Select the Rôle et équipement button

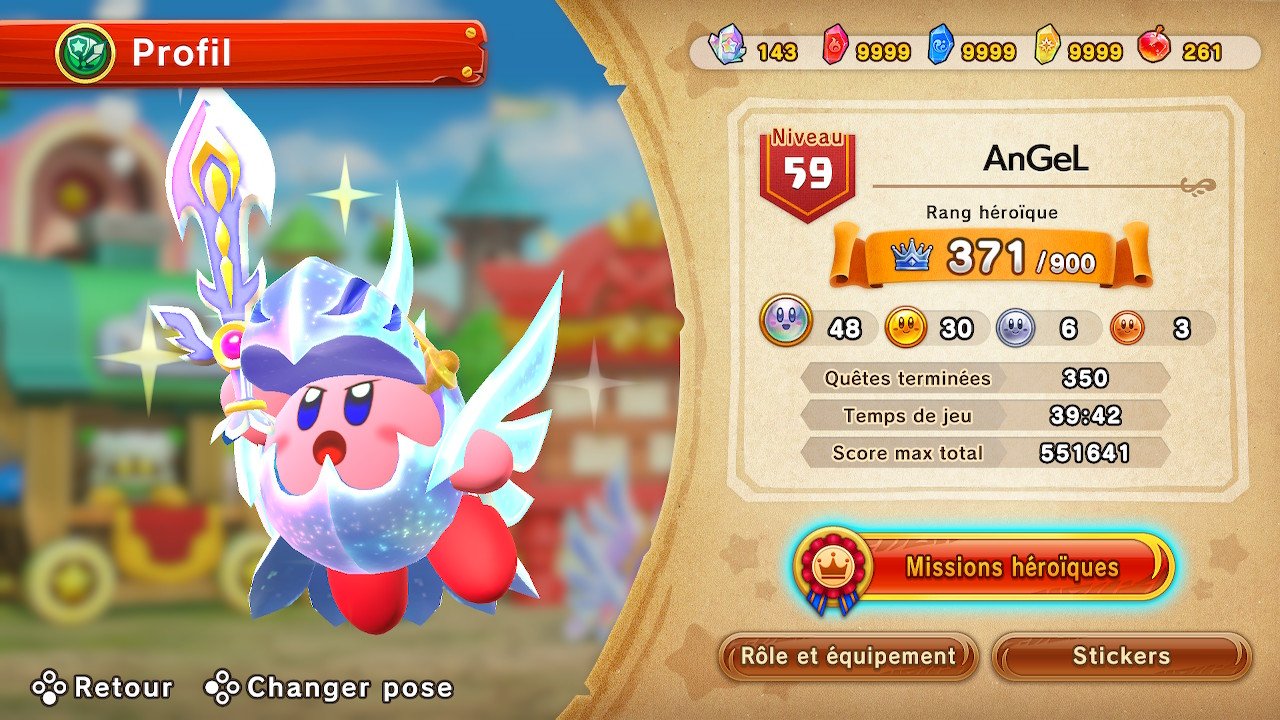[848, 656]
